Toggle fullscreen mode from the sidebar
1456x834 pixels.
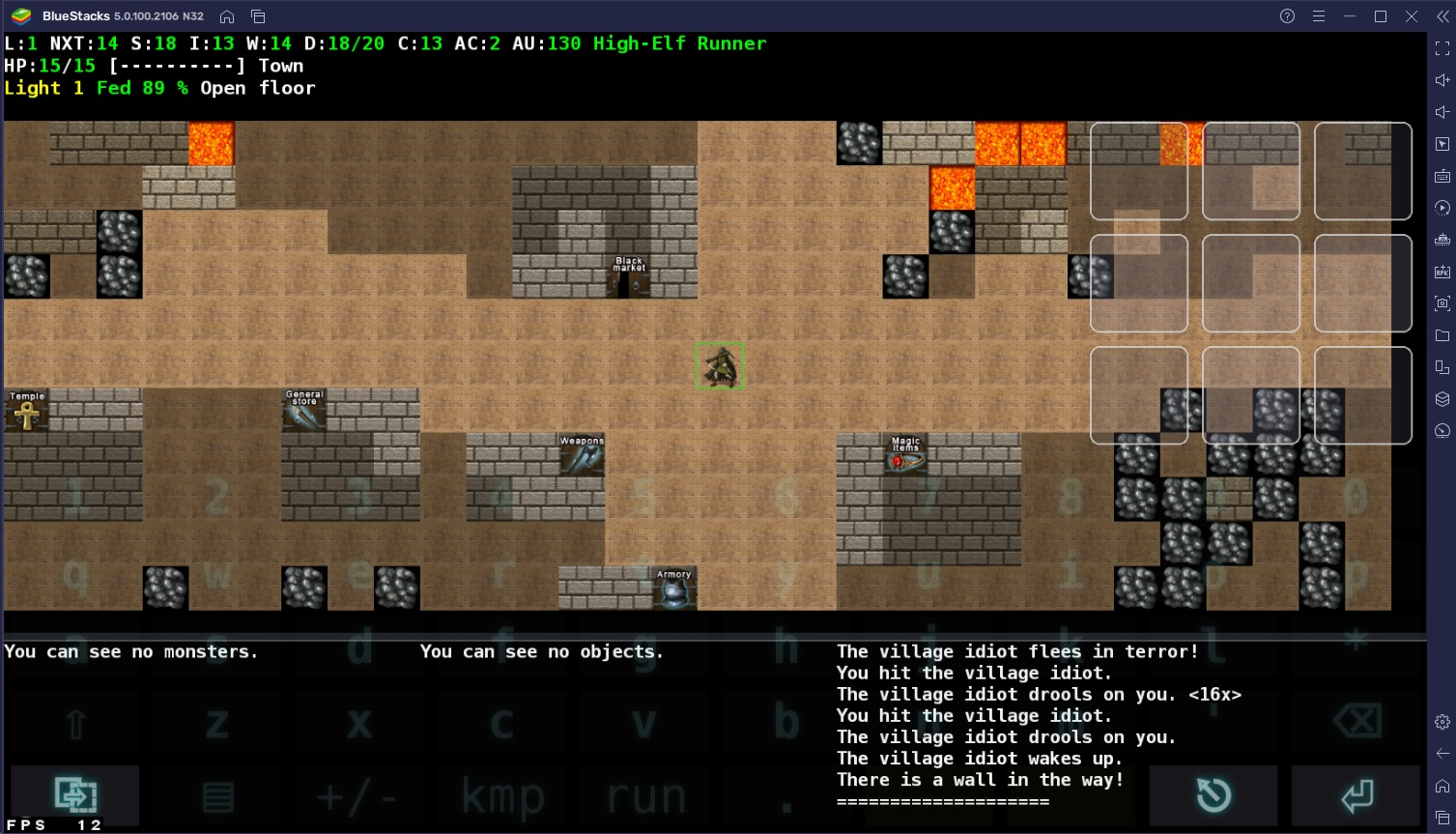pyautogui.click(x=1441, y=47)
